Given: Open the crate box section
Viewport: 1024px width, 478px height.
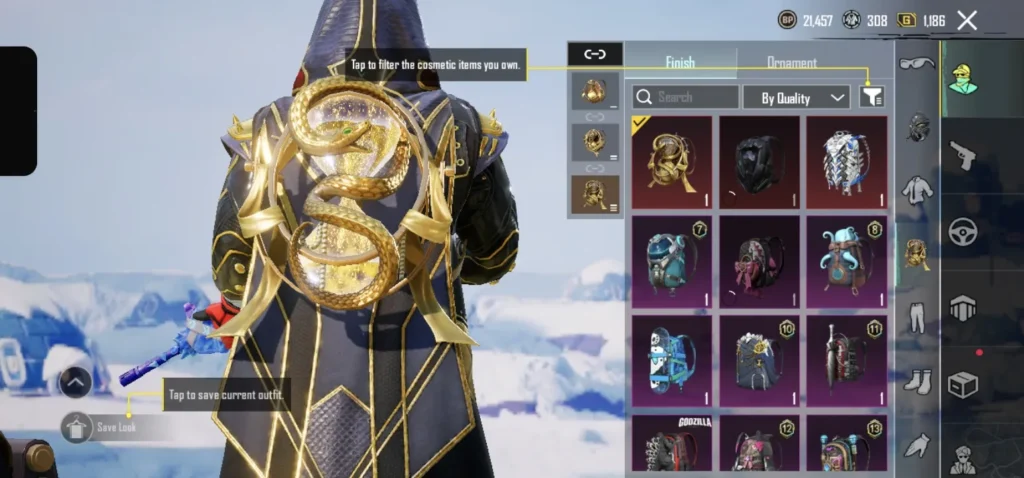Looking at the screenshot, I should click(962, 385).
